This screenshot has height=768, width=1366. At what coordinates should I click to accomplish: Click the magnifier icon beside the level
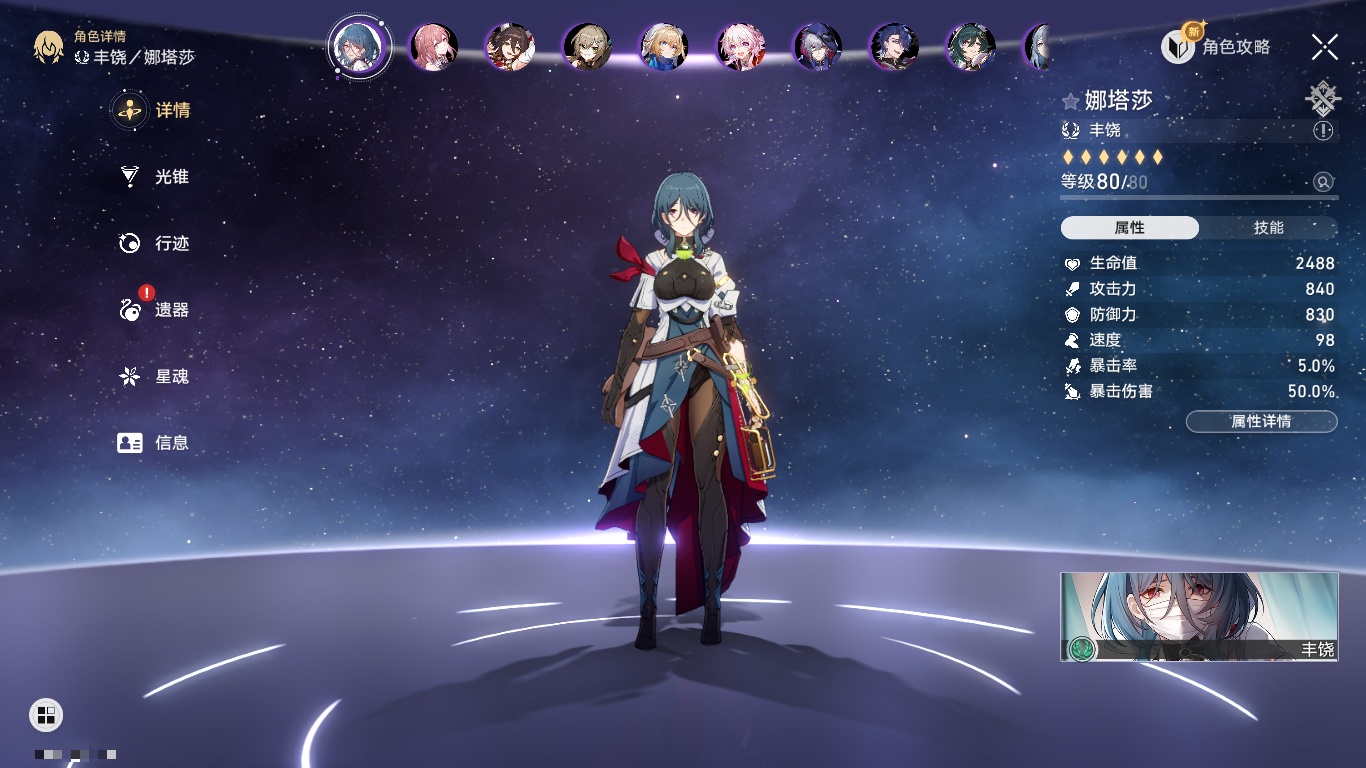[x=1323, y=182]
